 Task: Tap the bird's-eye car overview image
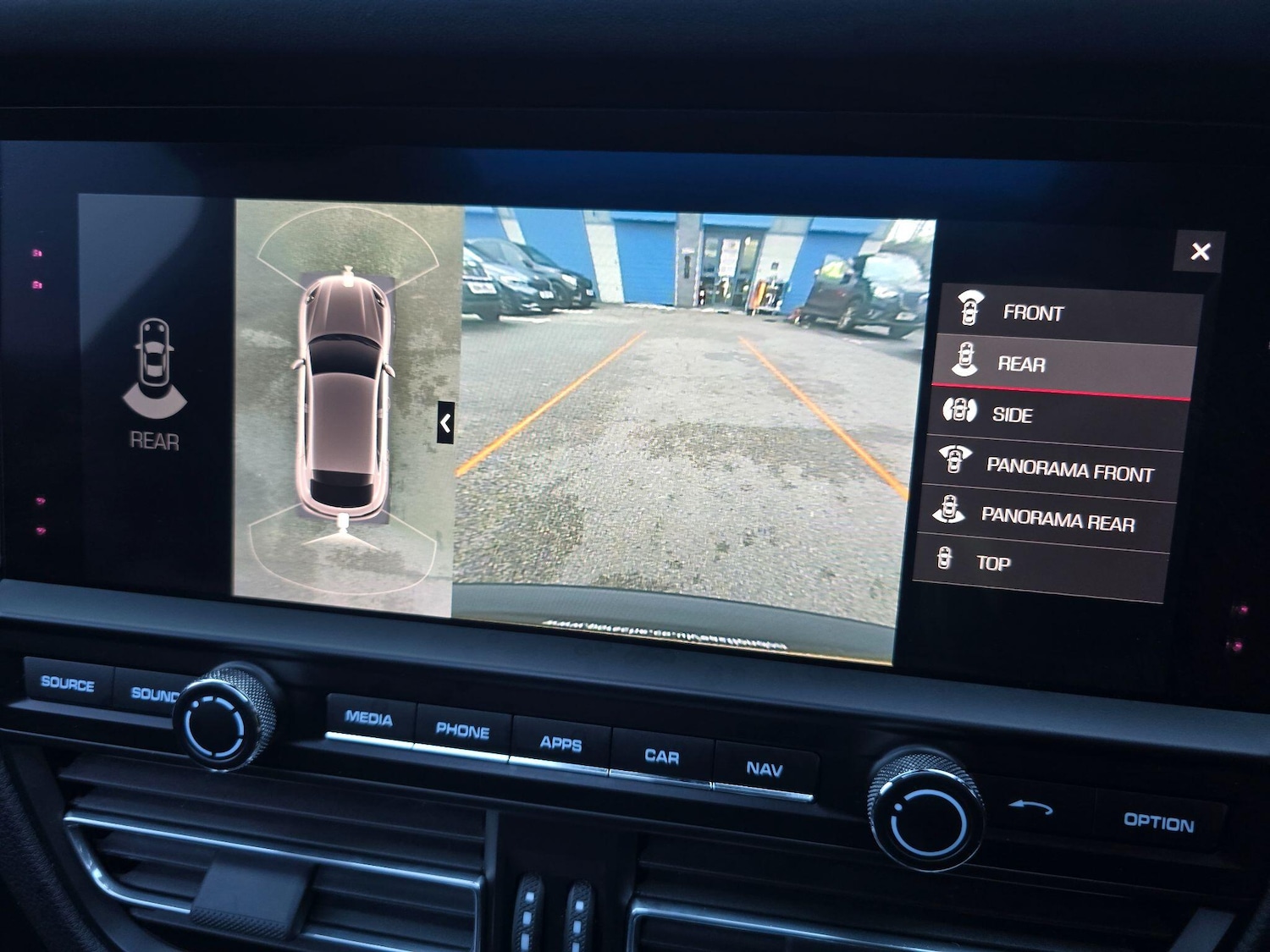click(x=343, y=398)
